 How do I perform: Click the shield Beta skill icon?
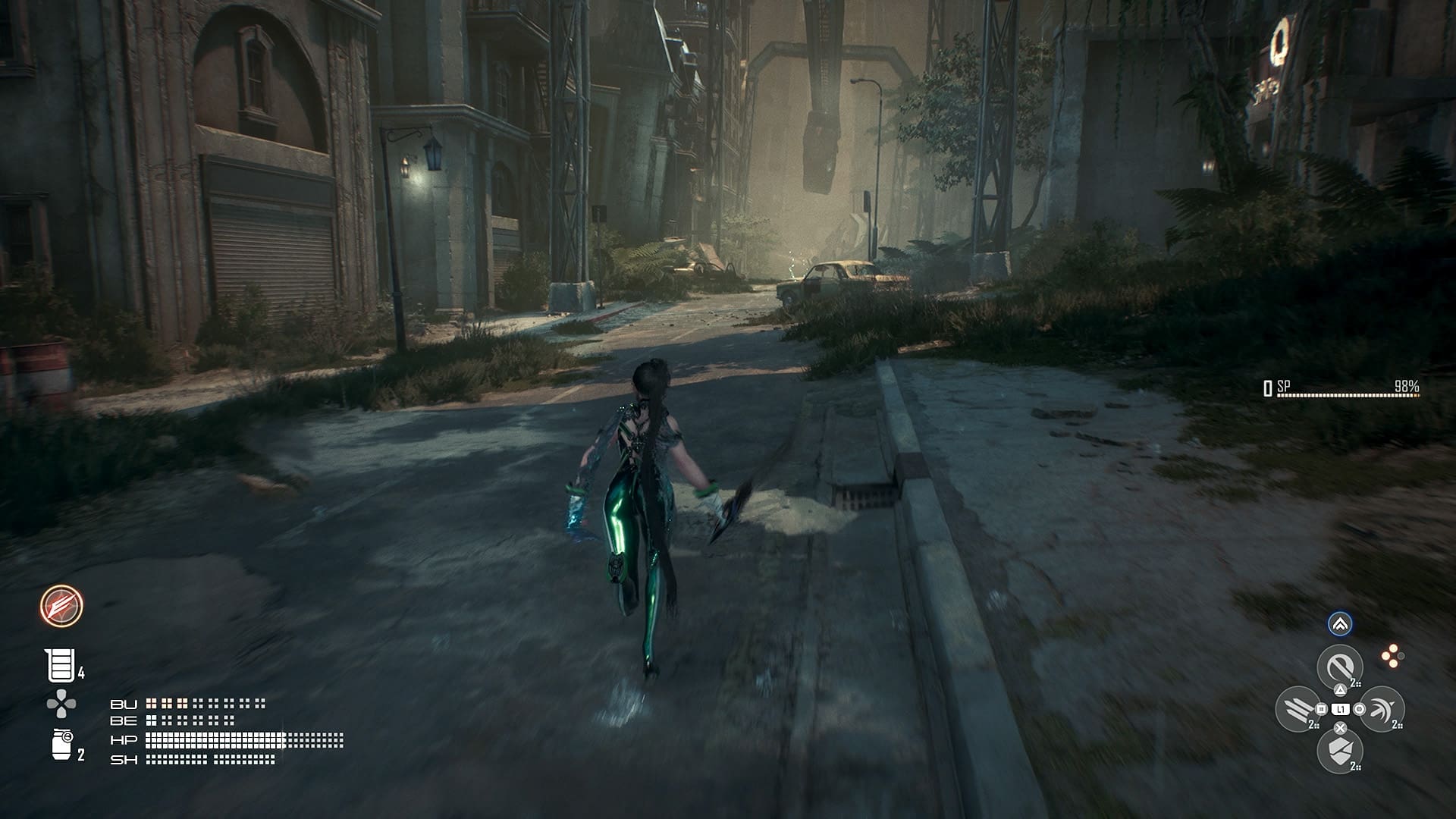tap(1338, 748)
